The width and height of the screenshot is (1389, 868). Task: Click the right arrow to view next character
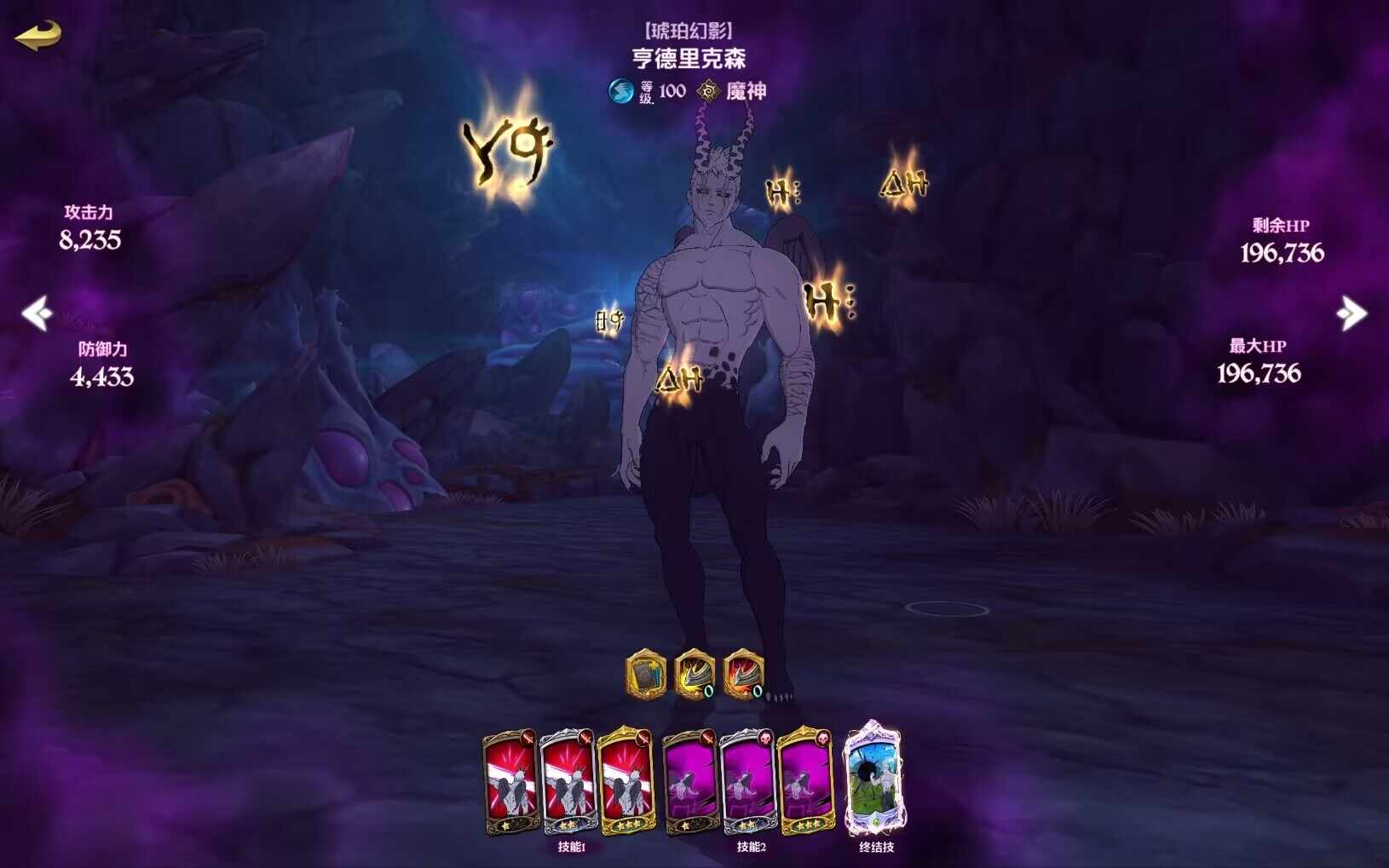[1352, 314]
